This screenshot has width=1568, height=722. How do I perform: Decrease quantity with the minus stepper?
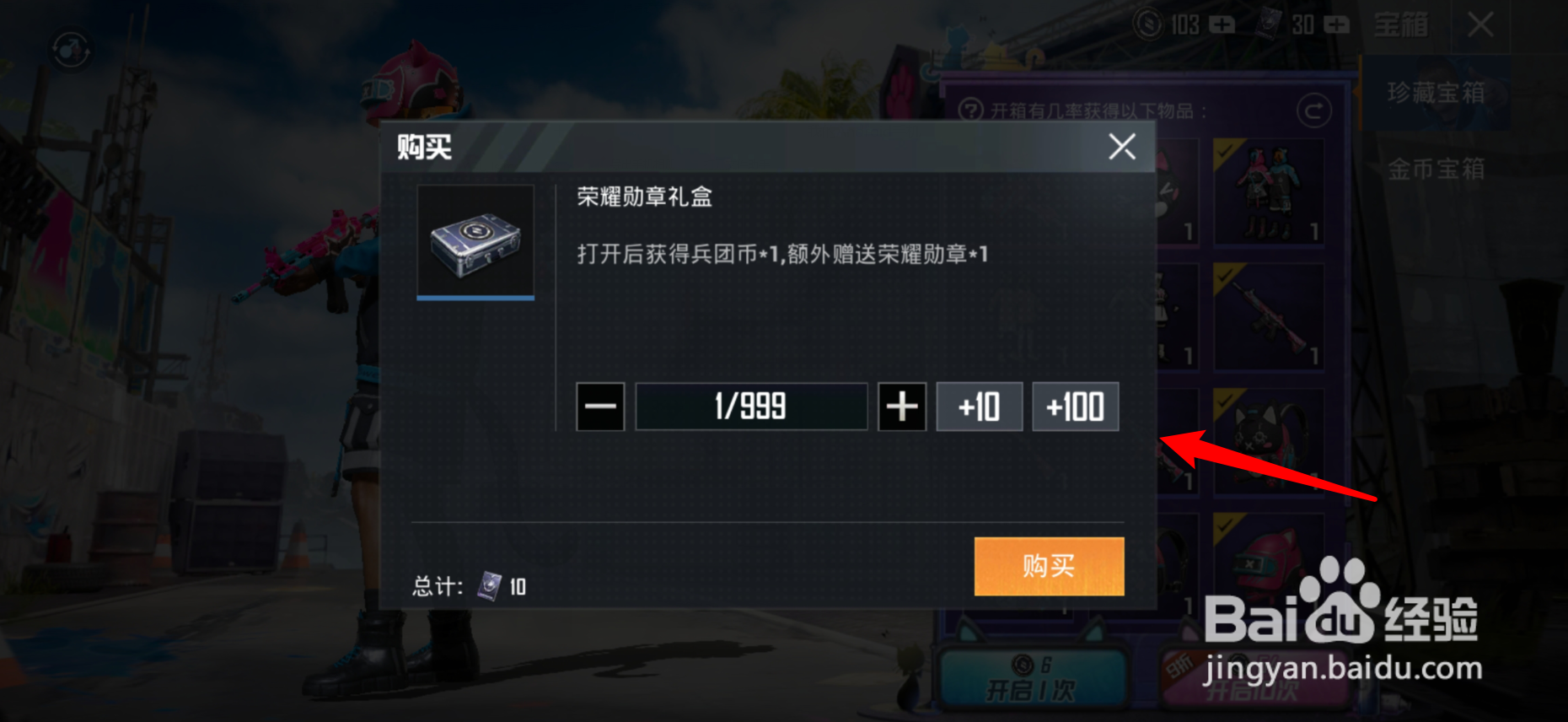pos(599,407)
